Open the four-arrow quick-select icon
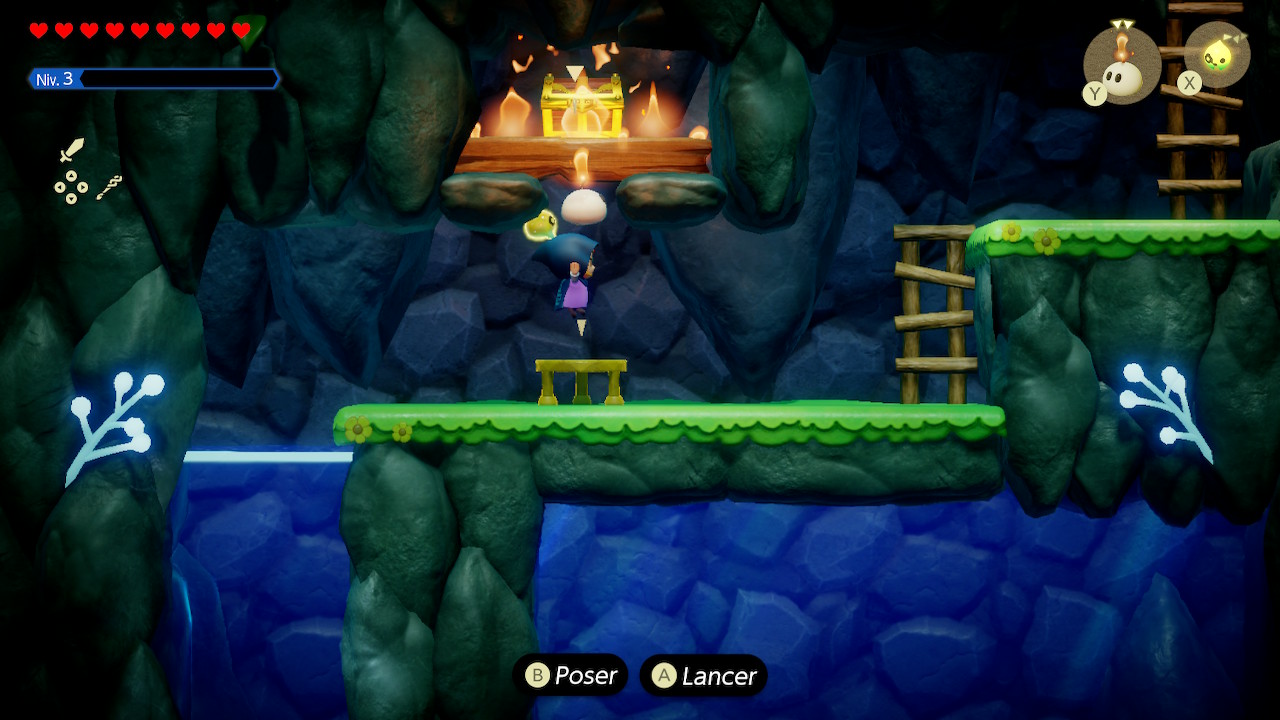Screen dimensions: 1280x720 (70, 187)
